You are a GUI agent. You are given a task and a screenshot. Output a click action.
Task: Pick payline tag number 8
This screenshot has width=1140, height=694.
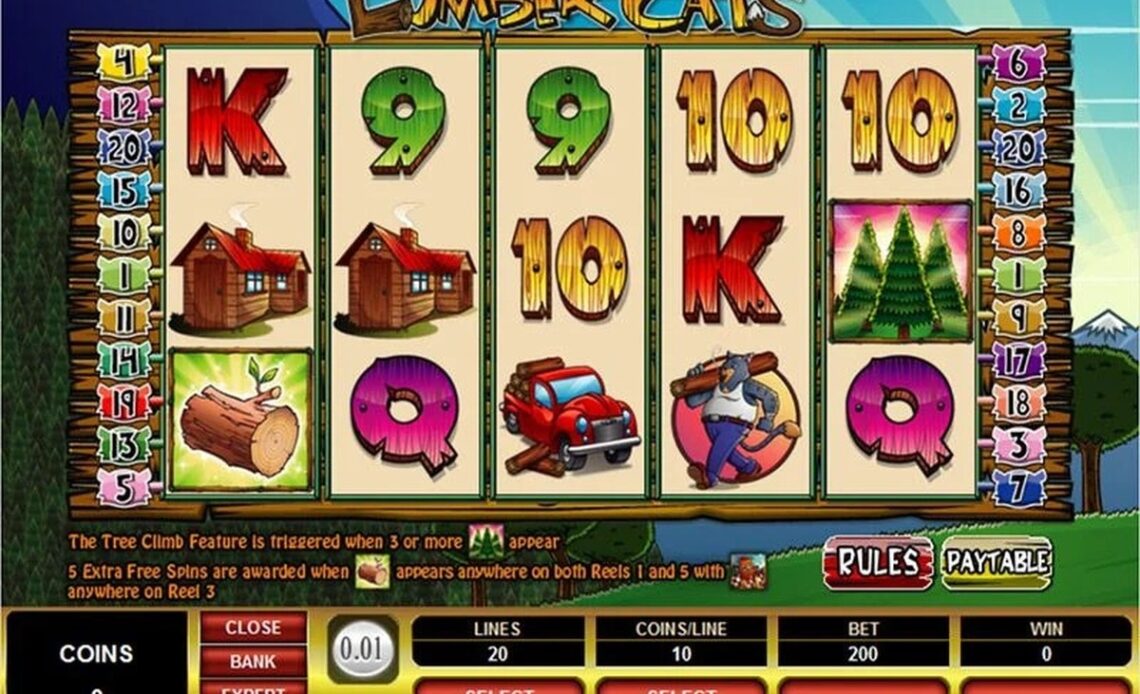click(x=1016, y=233)
